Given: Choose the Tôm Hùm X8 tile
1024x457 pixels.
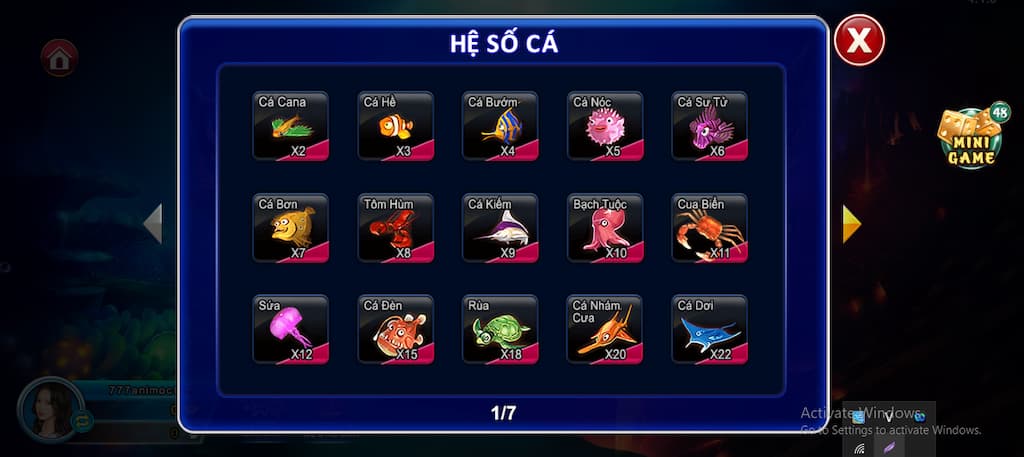Looking at the screenshot, I should pyautogui.click(x=396, y=228).
